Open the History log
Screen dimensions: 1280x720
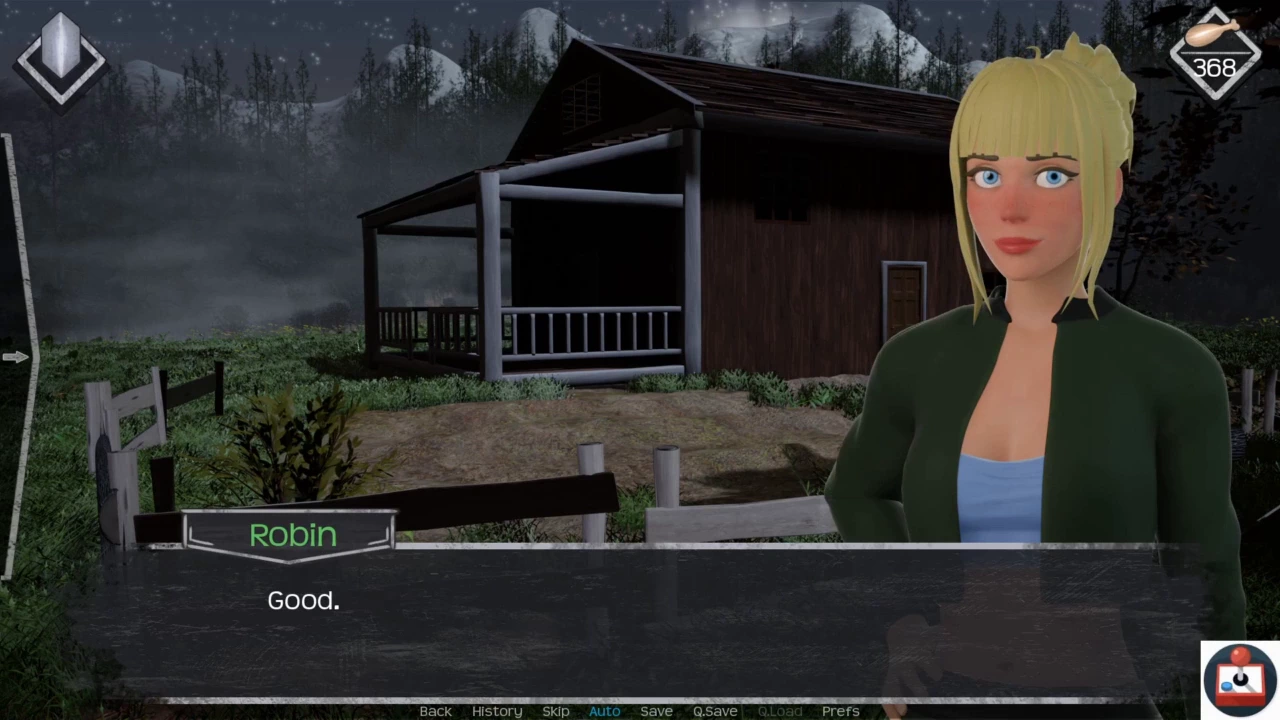tap(497, 711)
